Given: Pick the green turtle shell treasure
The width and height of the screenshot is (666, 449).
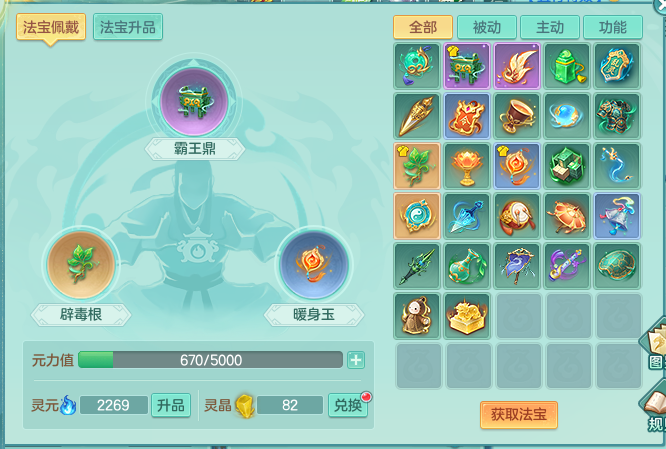Looking at the screenshot, I should pyautogui.click(x=618, y=264).
